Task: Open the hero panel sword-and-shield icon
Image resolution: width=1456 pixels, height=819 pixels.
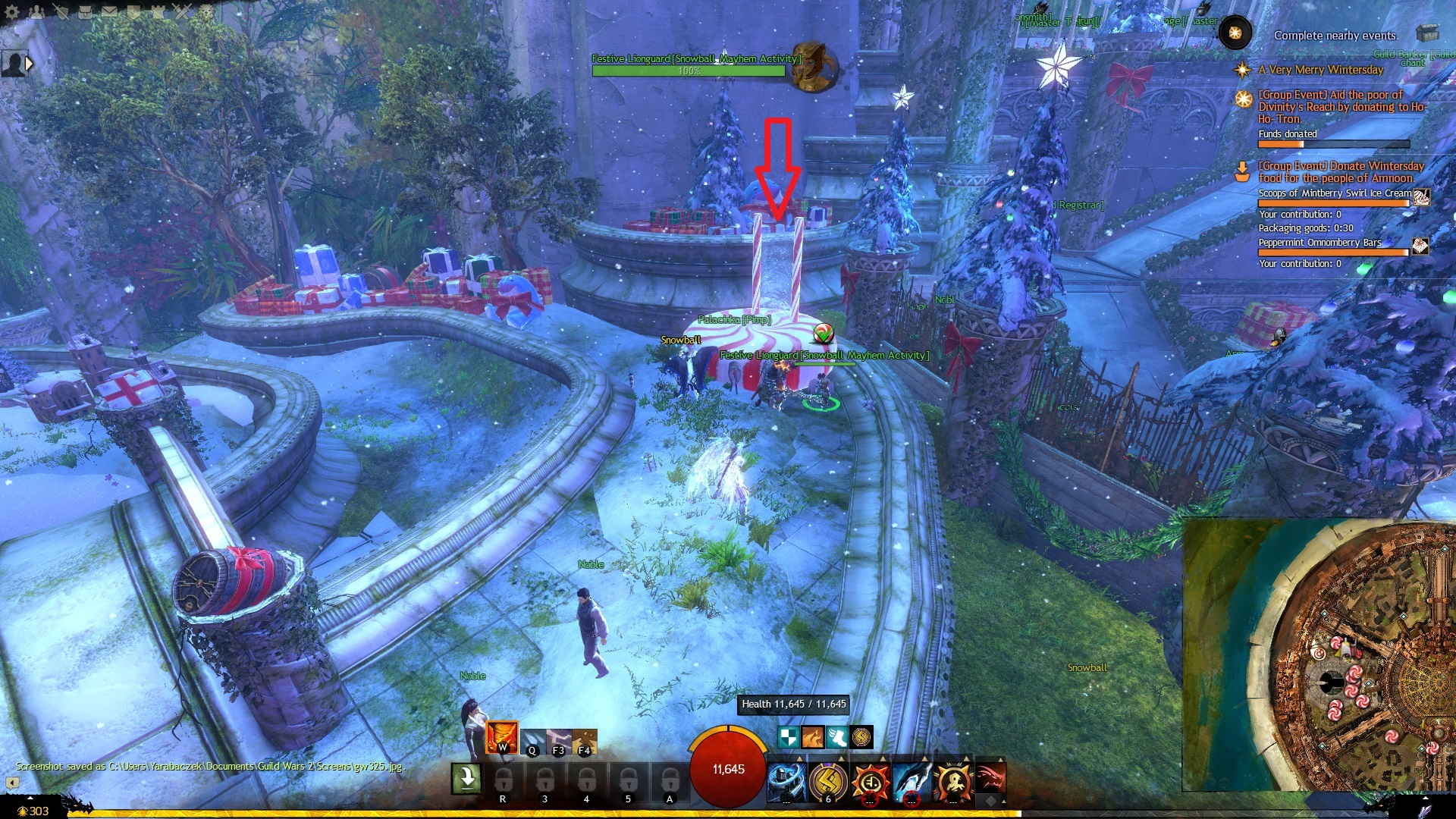Action: pyautogui.click(x=61, y=11)
